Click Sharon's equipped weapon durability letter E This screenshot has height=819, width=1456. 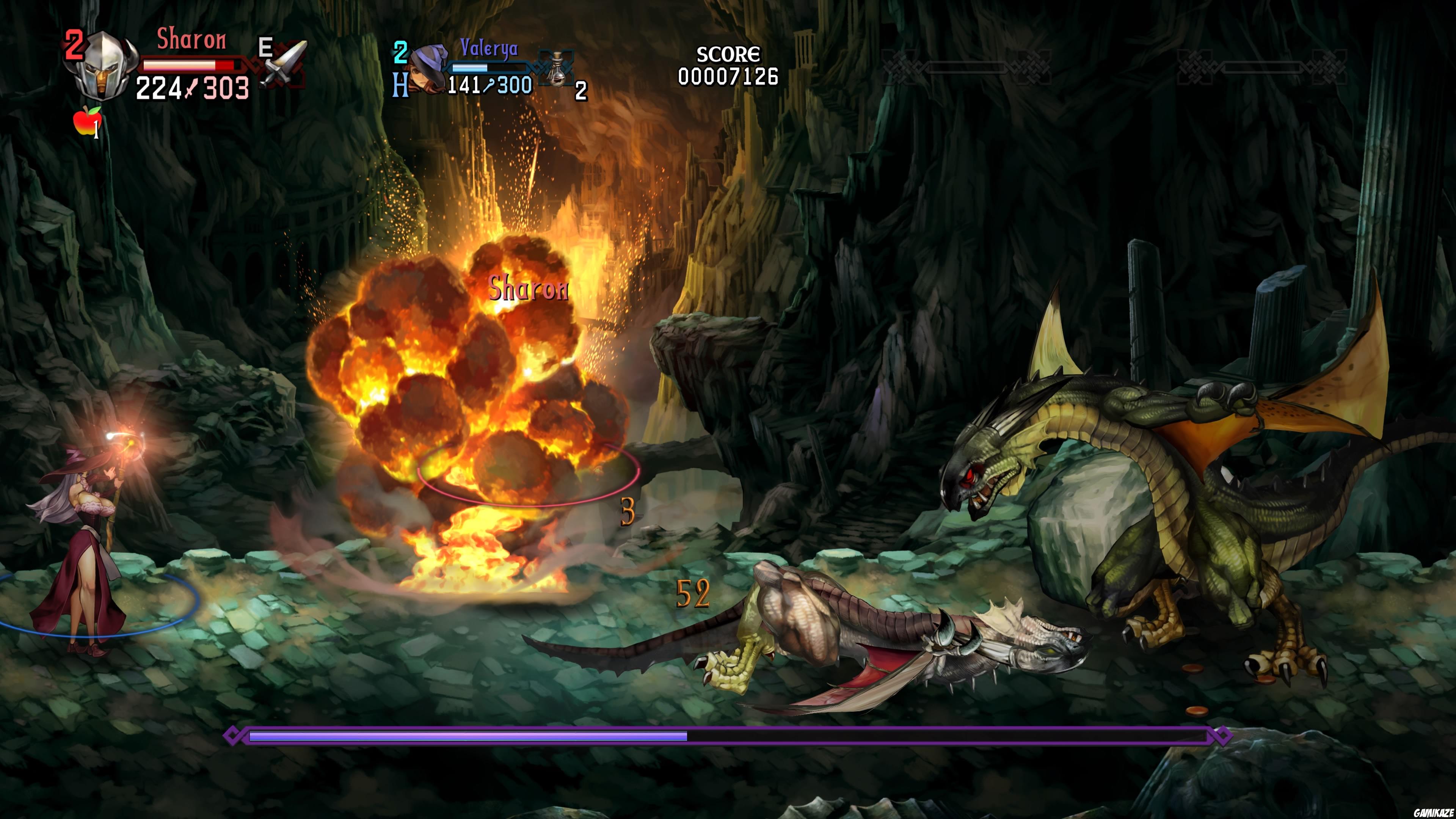click(266, 48)
